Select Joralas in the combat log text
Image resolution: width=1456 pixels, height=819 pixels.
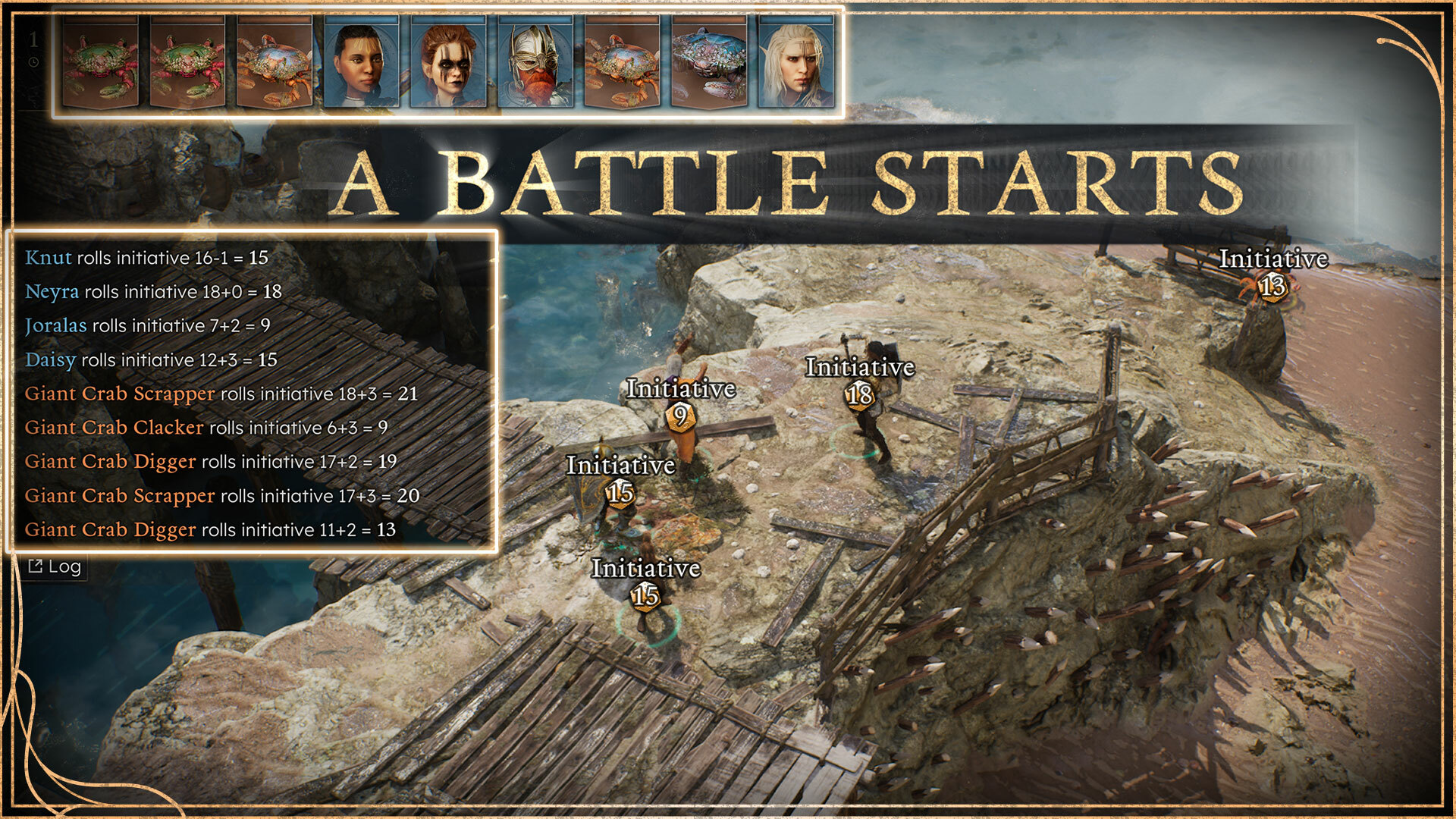point(55,325)
